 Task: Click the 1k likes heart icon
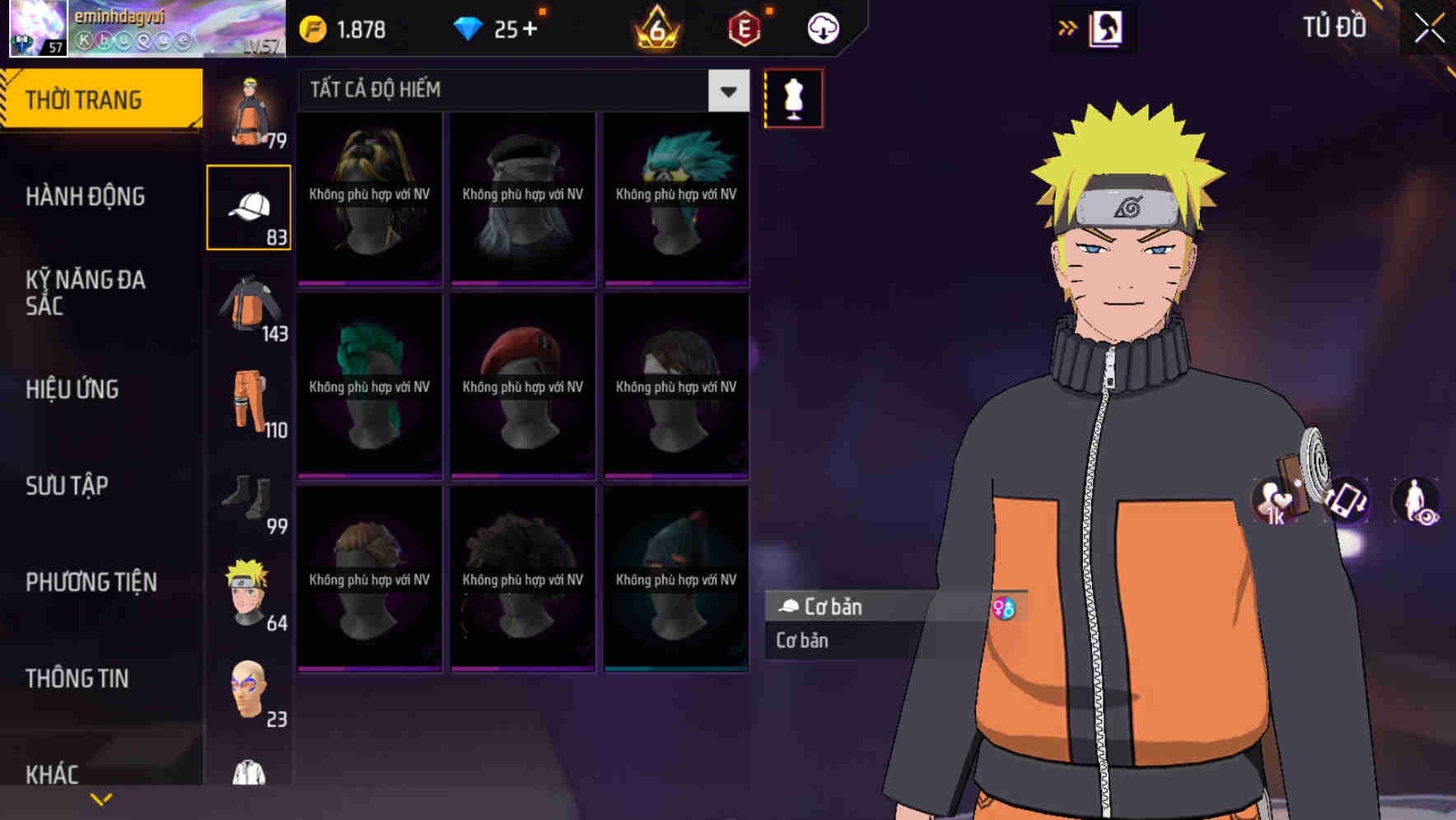click(1273, 506)
